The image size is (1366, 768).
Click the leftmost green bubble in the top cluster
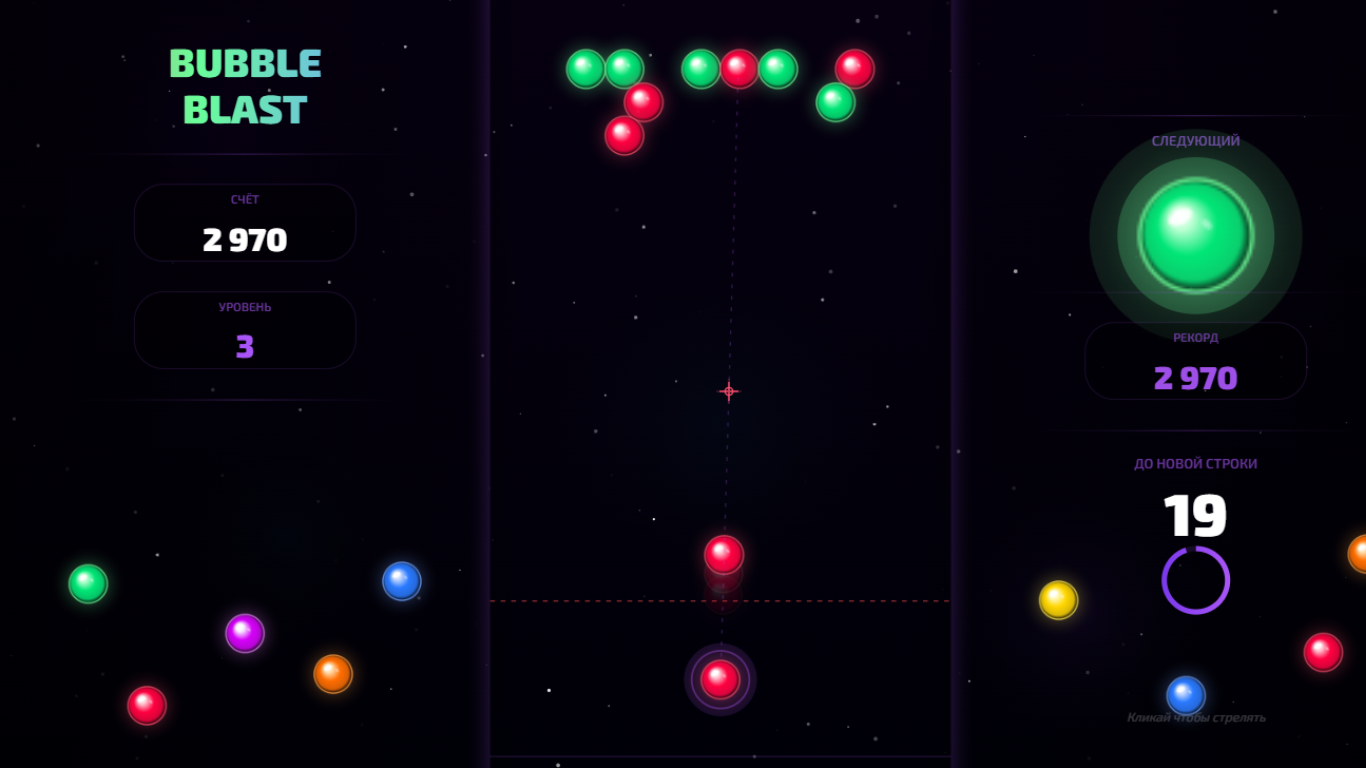[585, 68]
